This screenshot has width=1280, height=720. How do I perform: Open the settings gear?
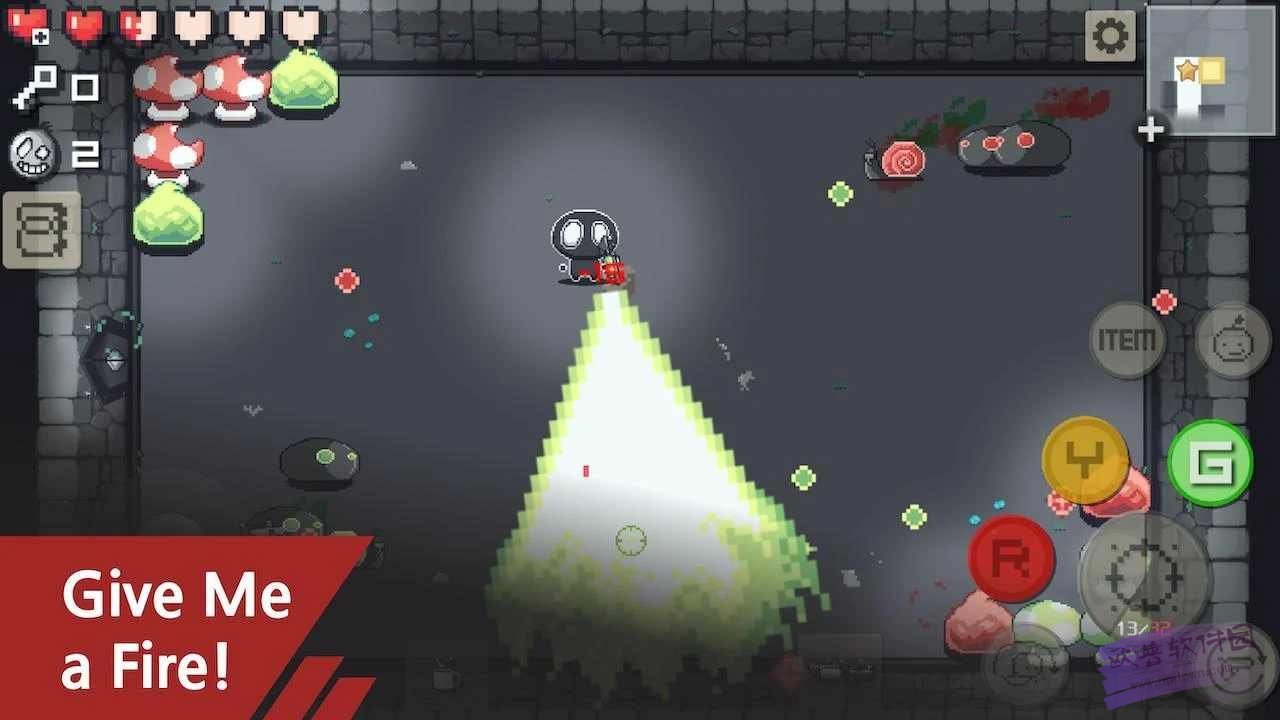[1110, 35]
